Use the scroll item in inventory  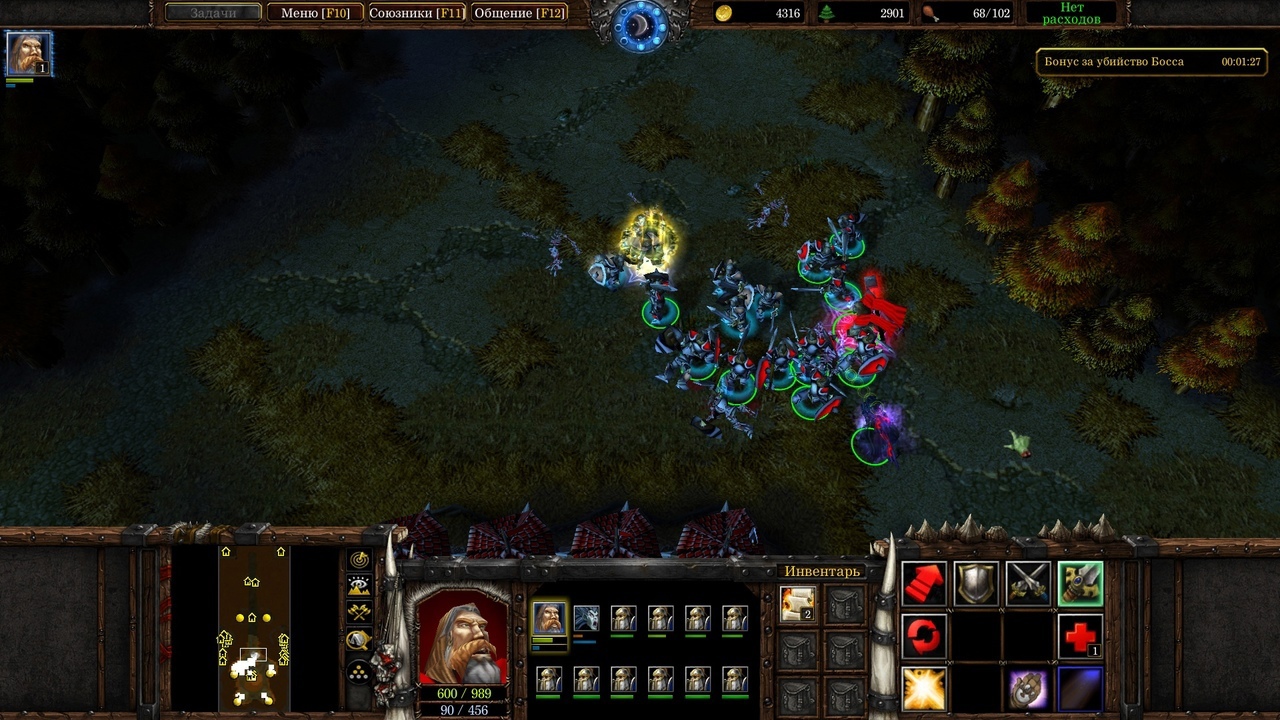point(797,603)
